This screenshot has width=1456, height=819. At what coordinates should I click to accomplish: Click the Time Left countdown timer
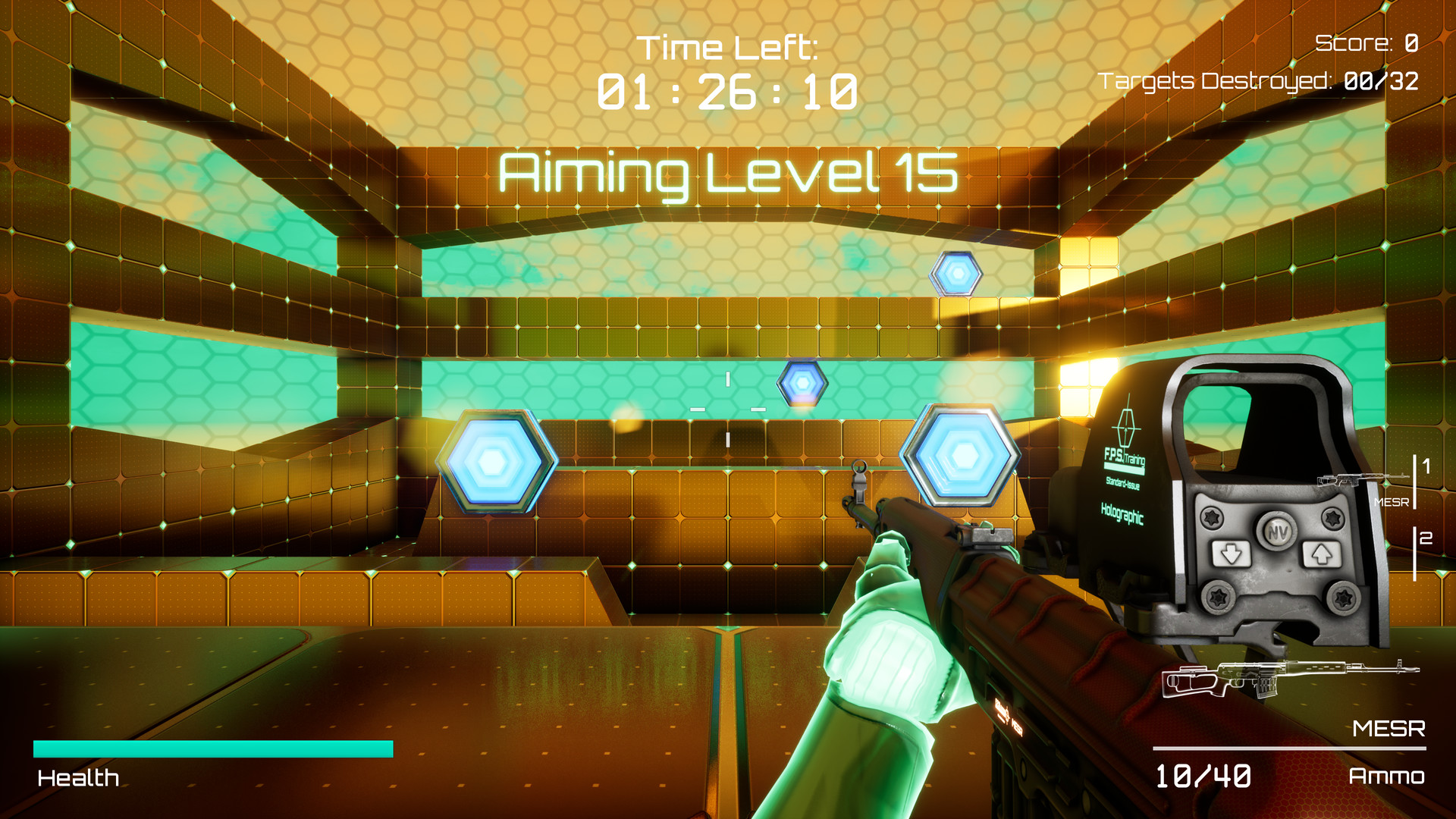[728, 91]
